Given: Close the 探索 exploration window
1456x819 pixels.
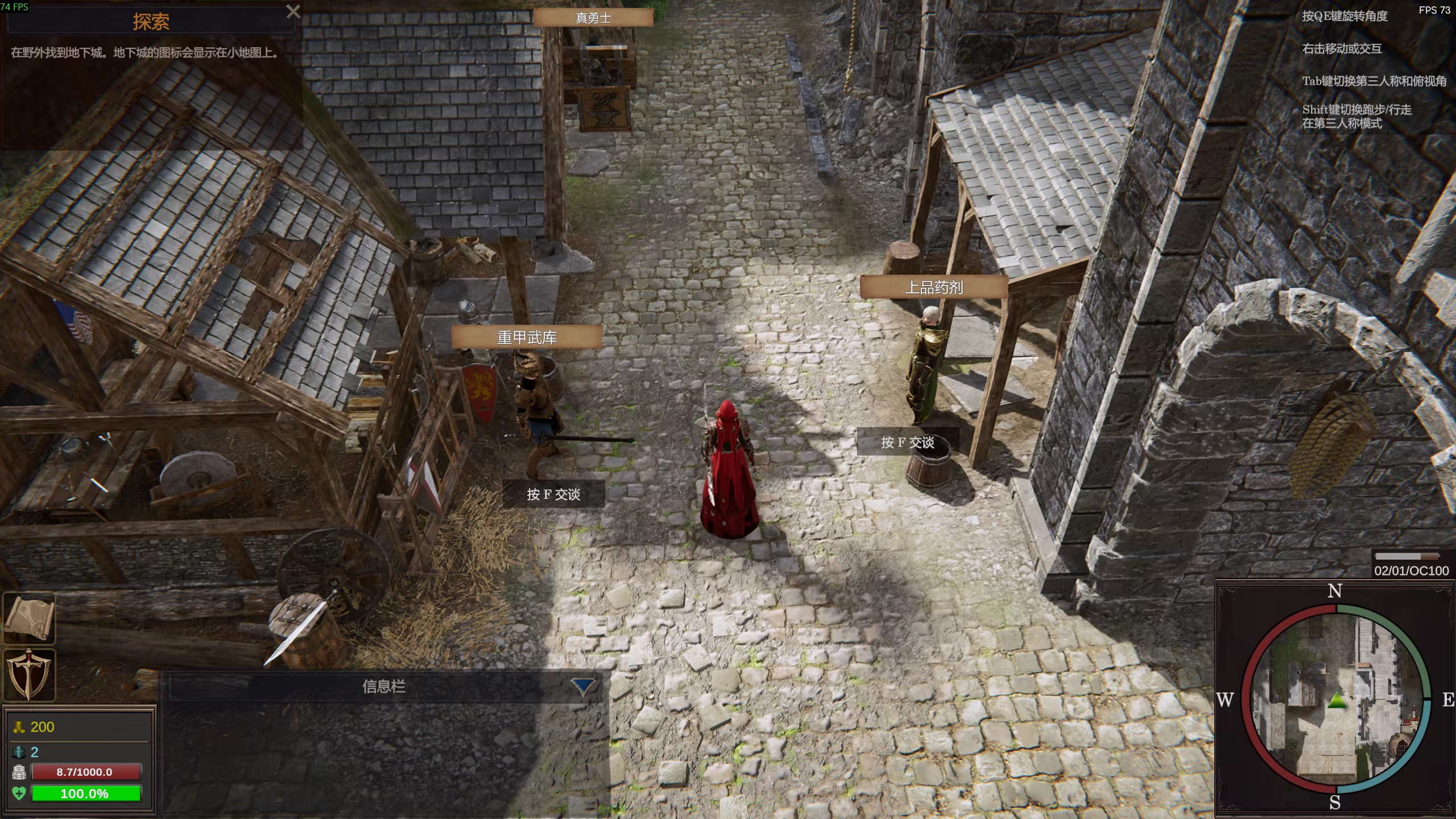Looking at the screenshot, I should tap(293, 11).
